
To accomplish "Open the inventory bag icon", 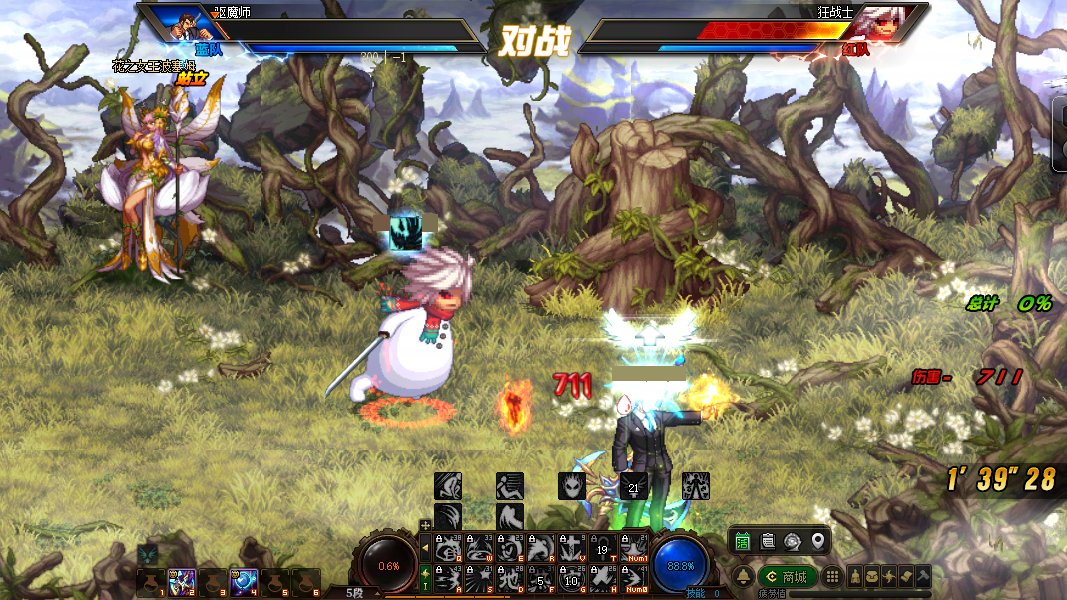I will [872, 577].
